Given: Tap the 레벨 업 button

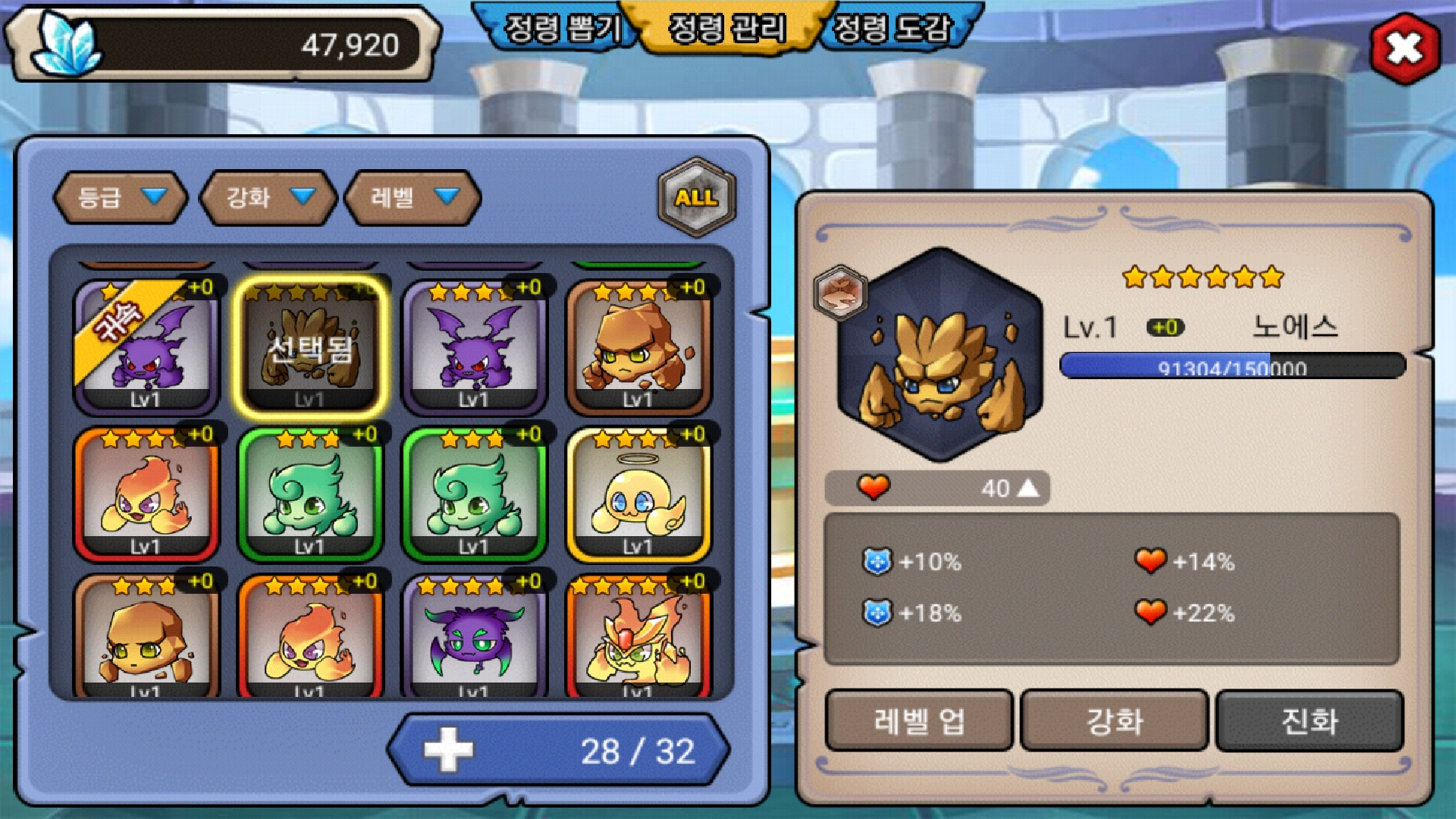Looking at the screenshot, I should coord(919,720).
